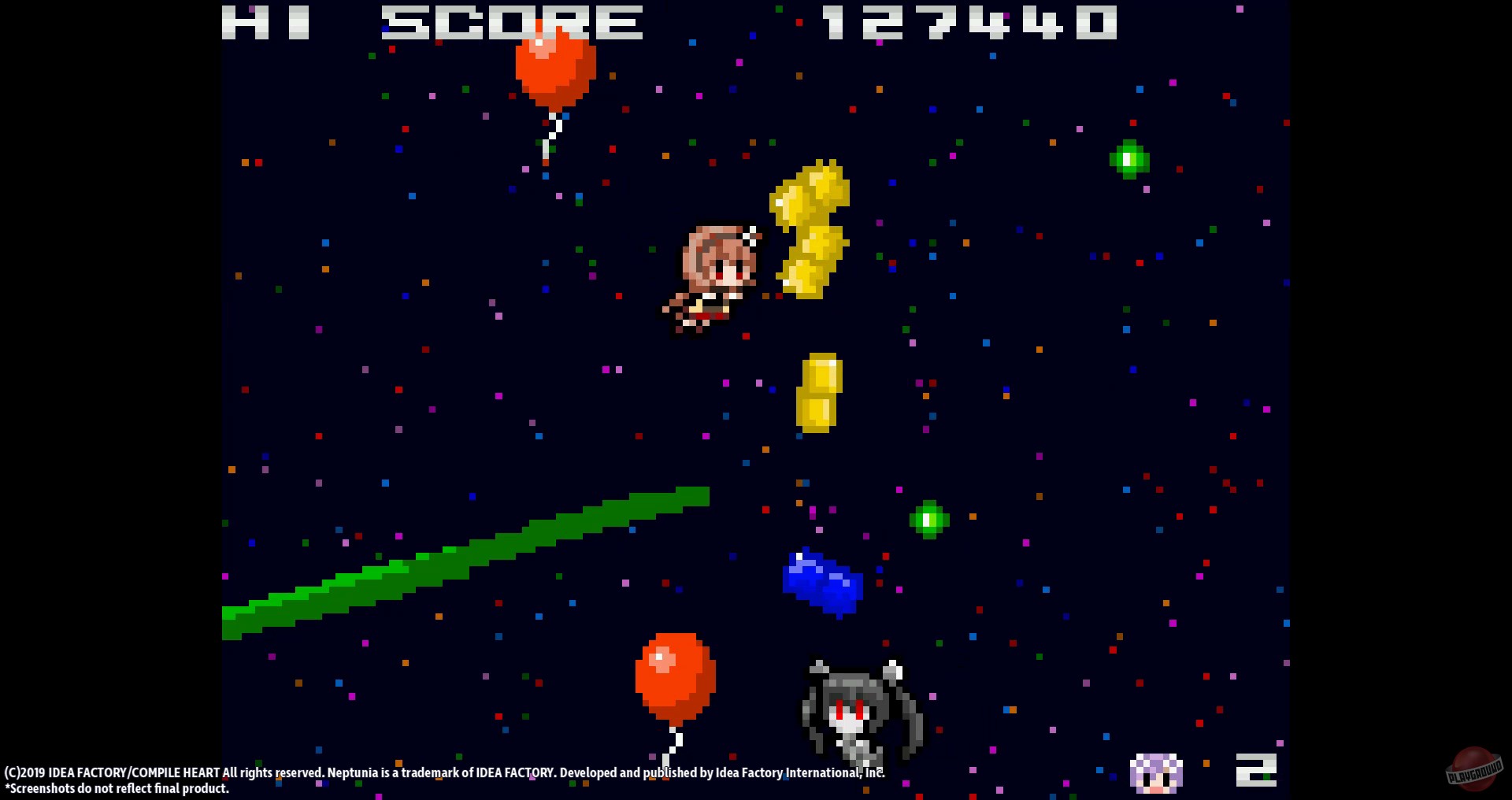The image size is (1512, 800).
Task: Click the Neptune head lives icon
Action: (1156, 772)
